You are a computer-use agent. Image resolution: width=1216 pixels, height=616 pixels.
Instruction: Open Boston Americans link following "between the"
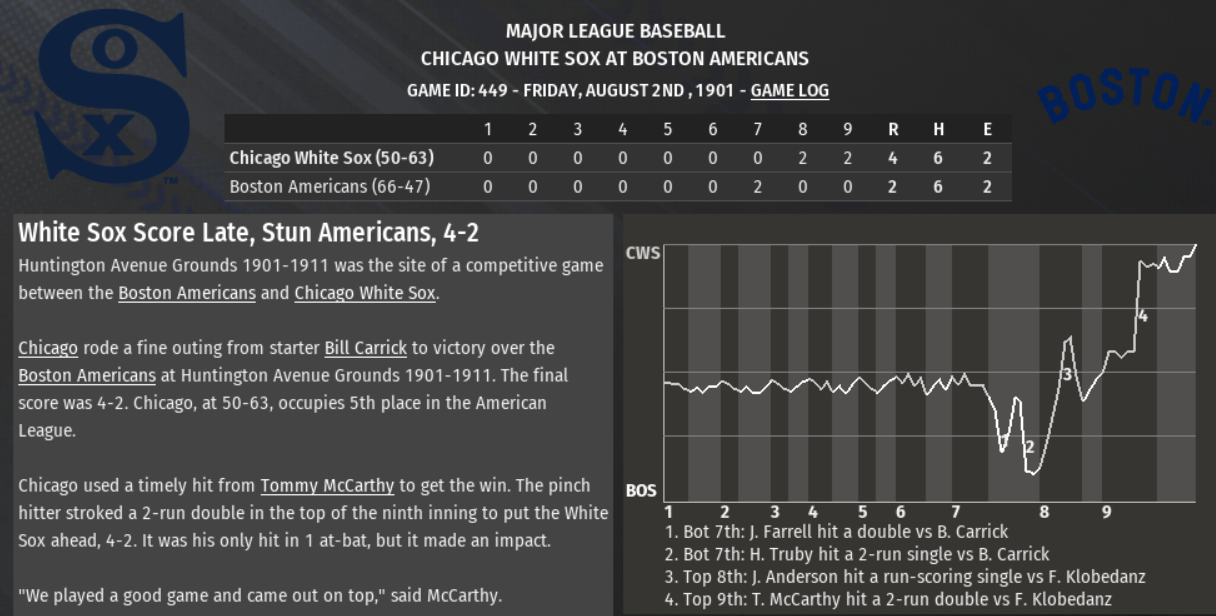[187, 293]
